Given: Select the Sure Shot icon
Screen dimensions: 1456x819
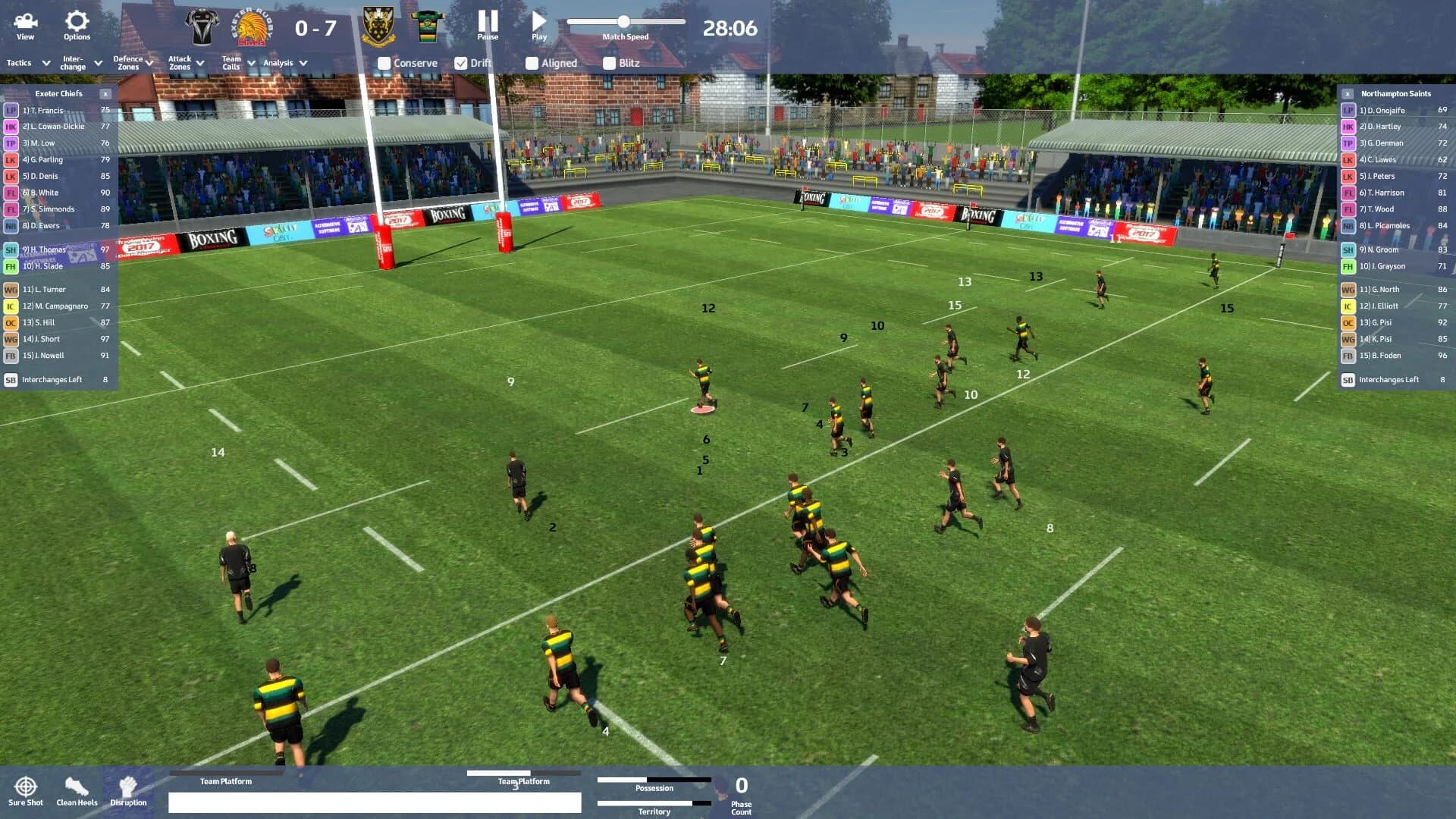Looking at the screenshot, I should [26, 786].
